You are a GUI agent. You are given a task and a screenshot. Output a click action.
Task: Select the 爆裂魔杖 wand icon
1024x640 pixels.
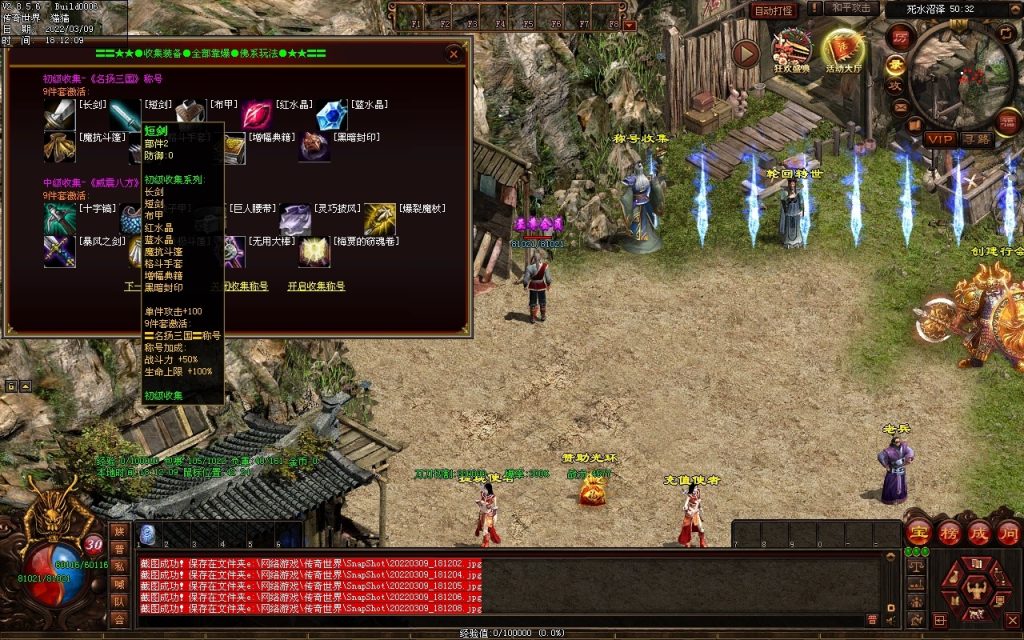click(x=380, y=220)
